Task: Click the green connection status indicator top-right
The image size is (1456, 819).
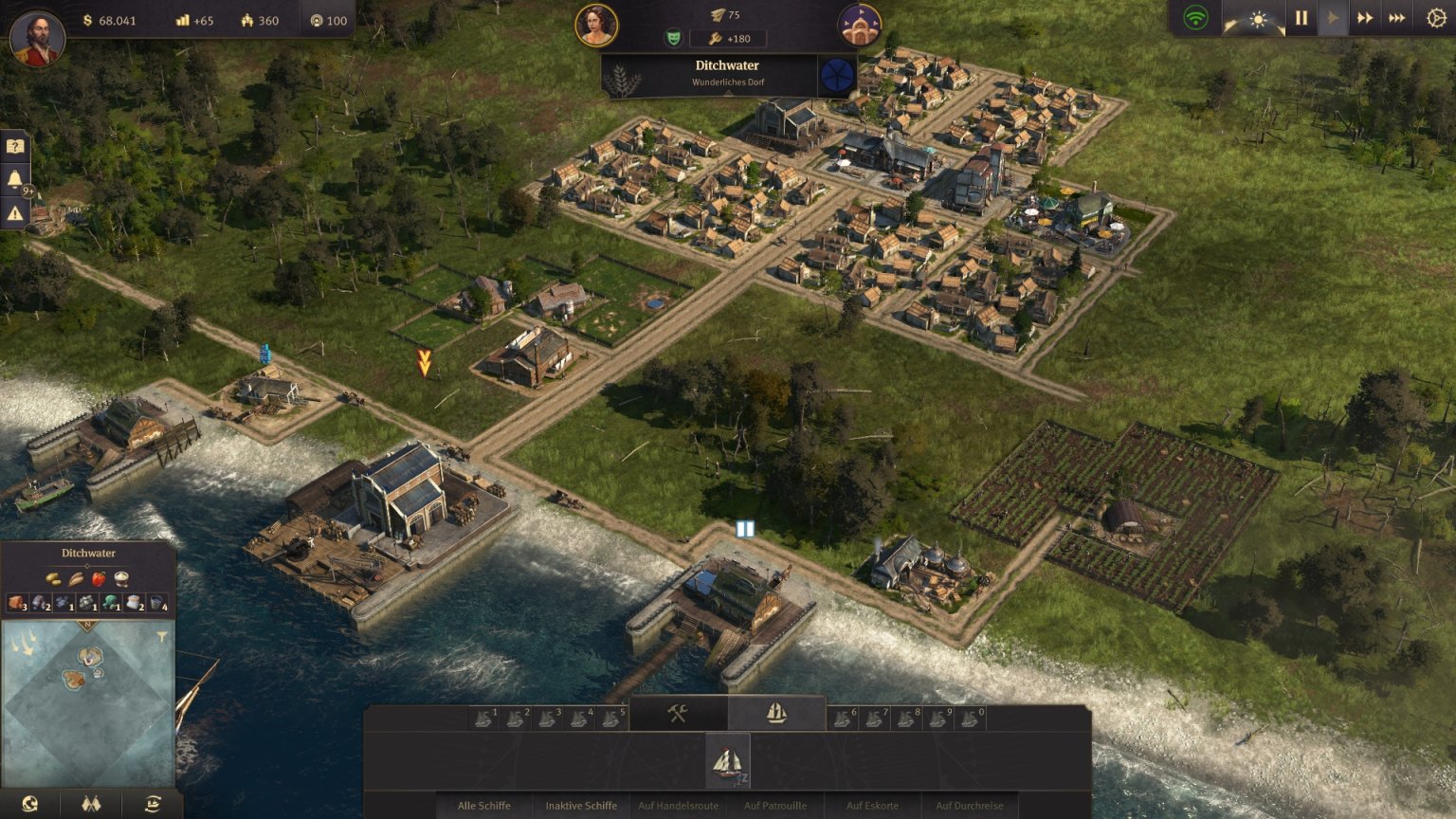Action: [x=1196, y=16]
